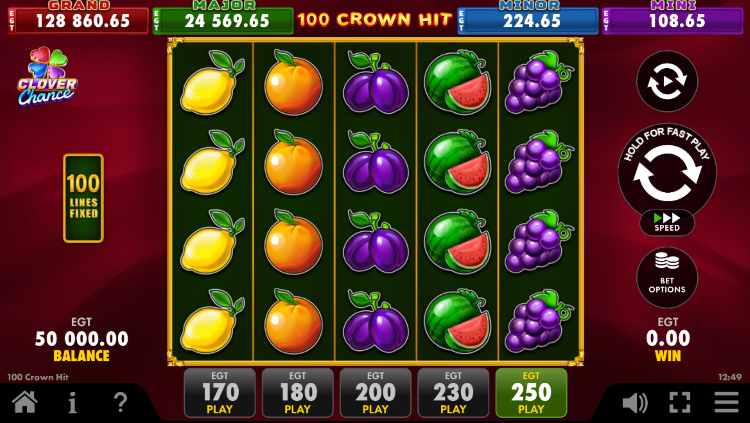Select the 230 Play bet button

coord(453,392)
